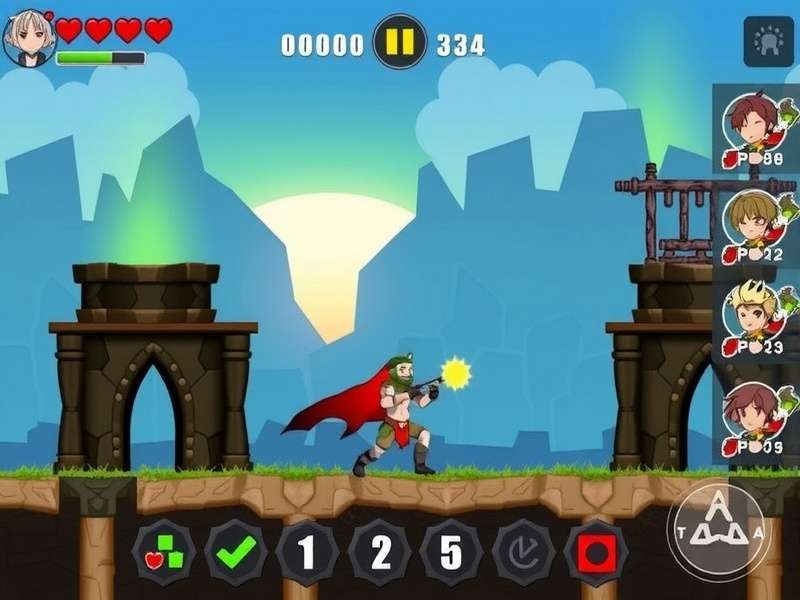Tap the red record button
Screen dimensions: 800x600
(596, 552)
